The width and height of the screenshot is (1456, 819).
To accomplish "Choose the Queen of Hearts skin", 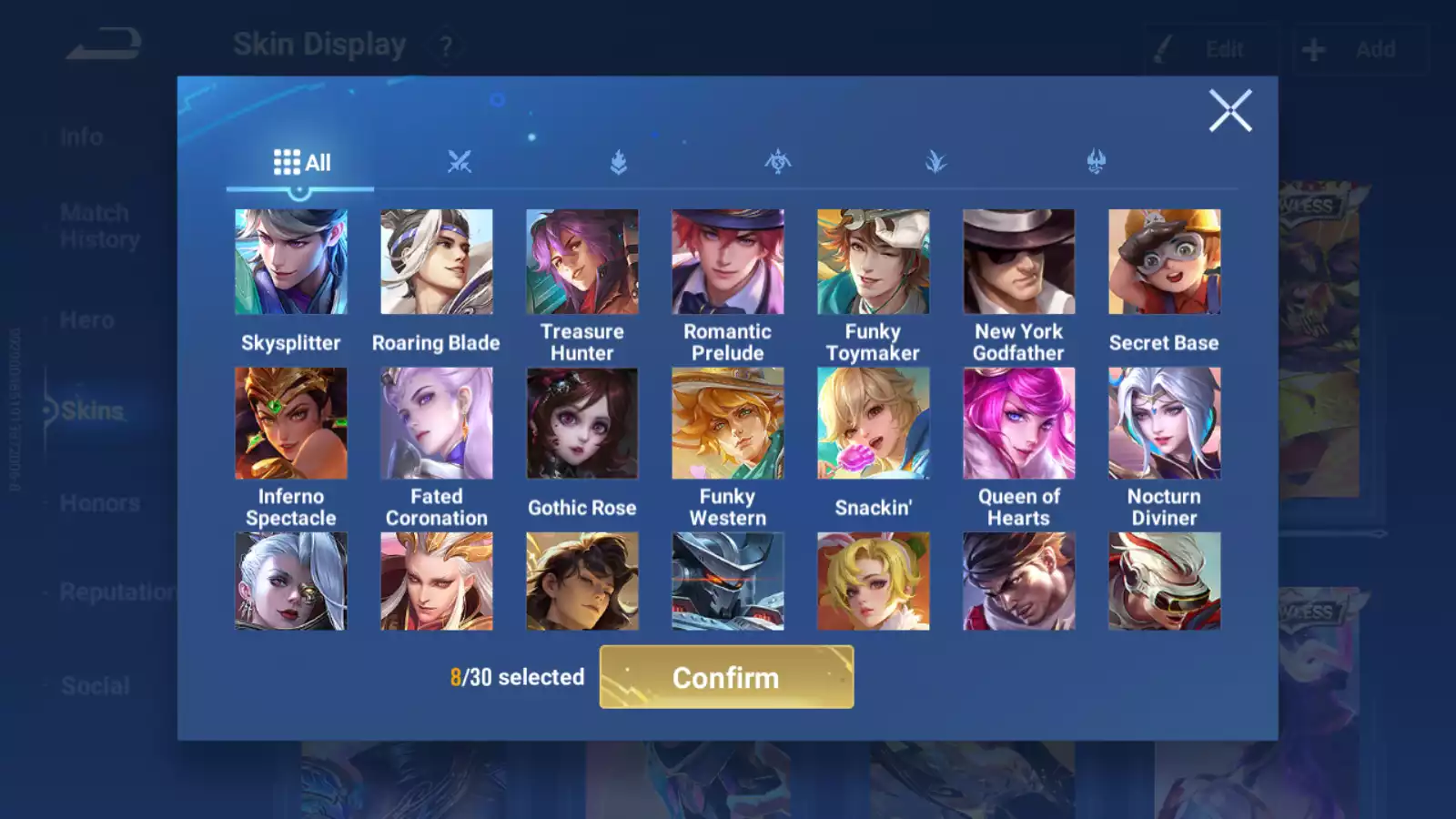I will (x=1019, y=423).
